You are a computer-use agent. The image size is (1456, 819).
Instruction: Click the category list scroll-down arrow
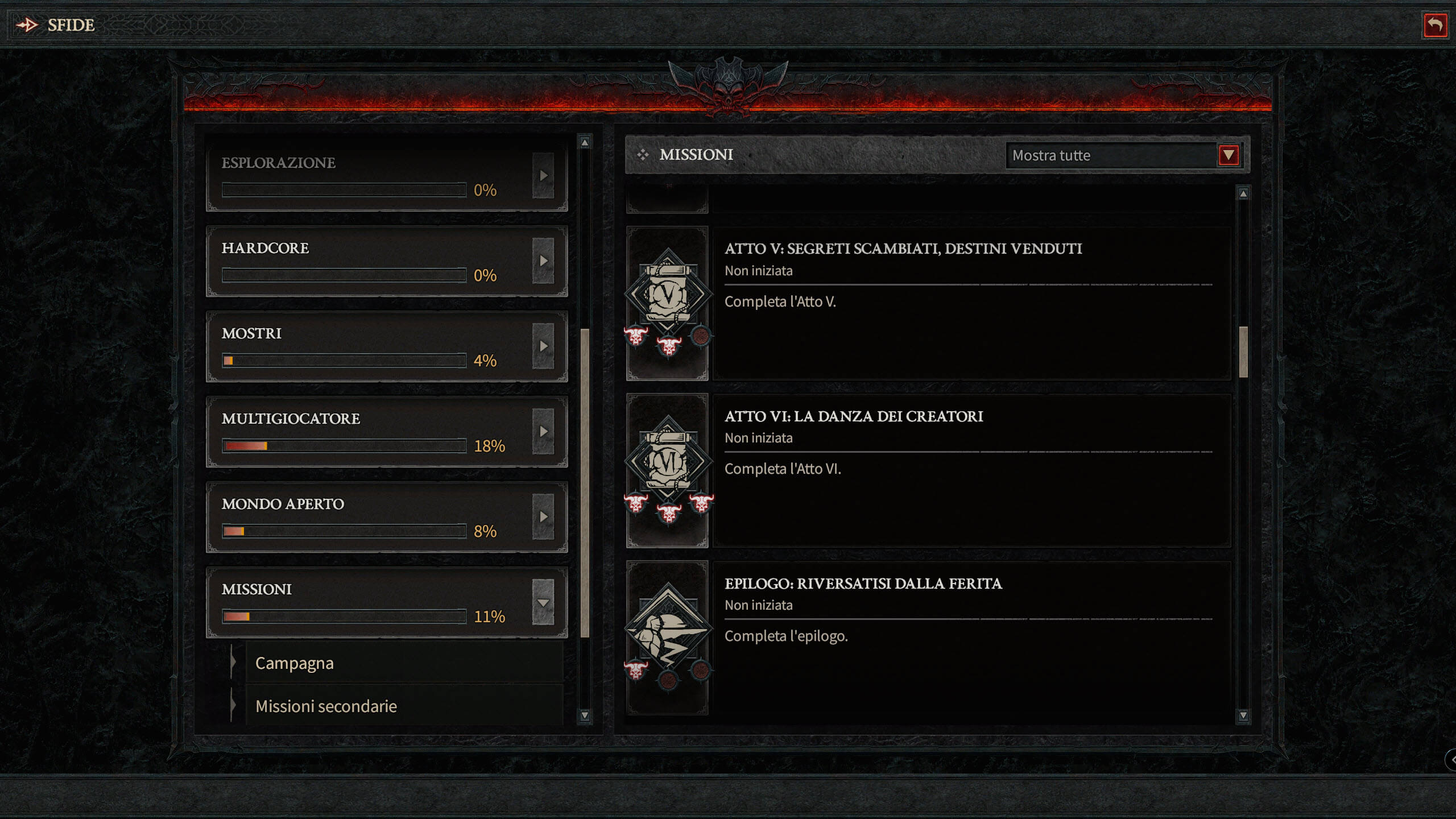(x=585, y=715)
